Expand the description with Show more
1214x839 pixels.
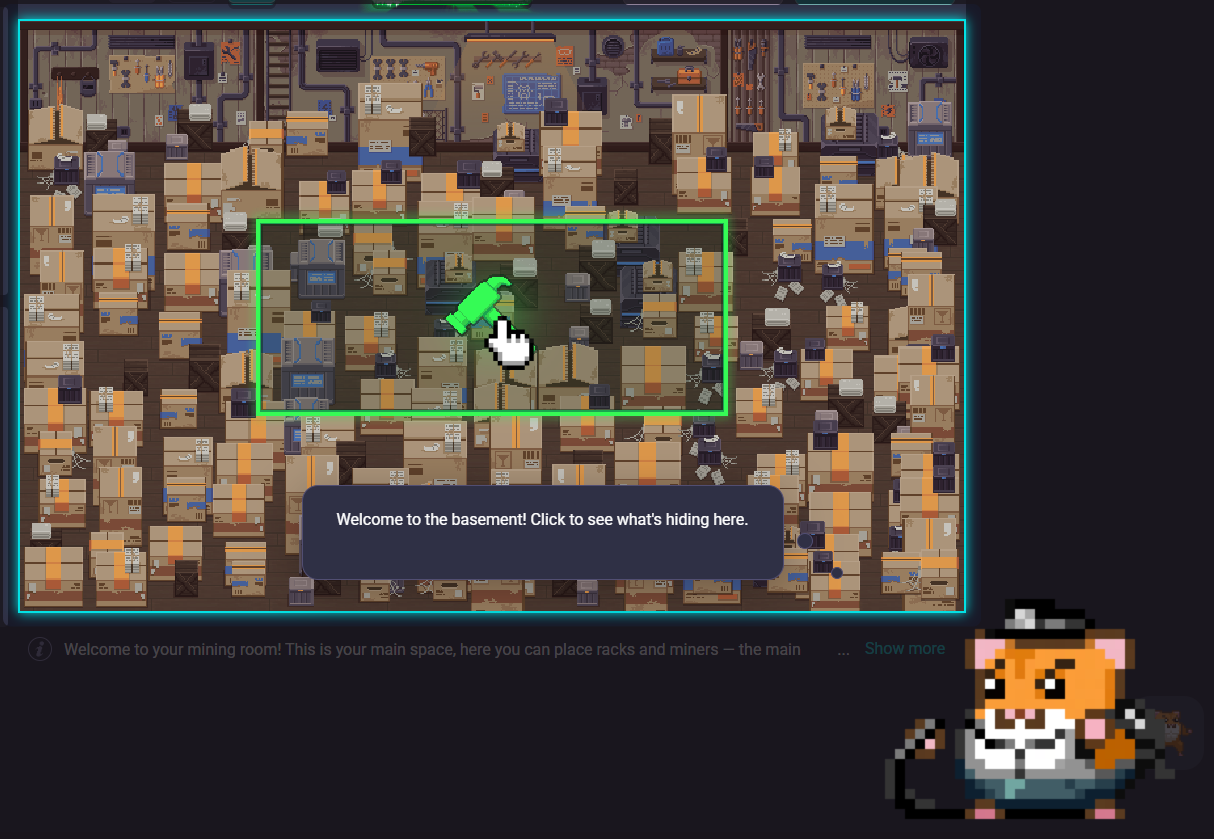coord(904,649)
